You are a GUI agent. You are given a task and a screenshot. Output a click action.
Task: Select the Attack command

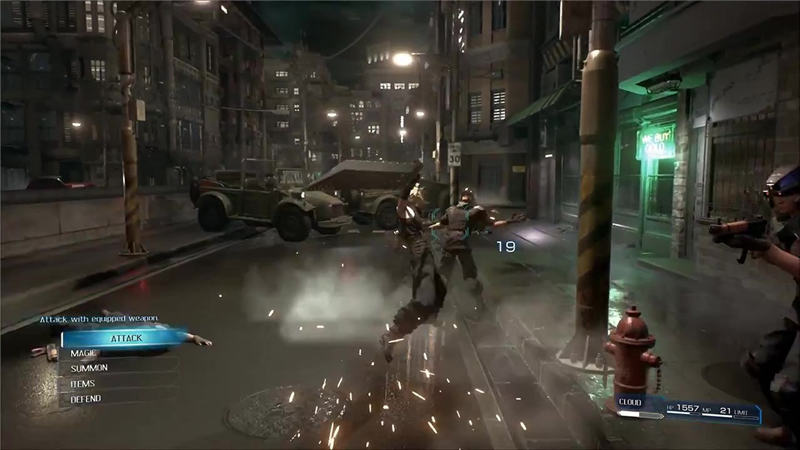pos(125,338)
